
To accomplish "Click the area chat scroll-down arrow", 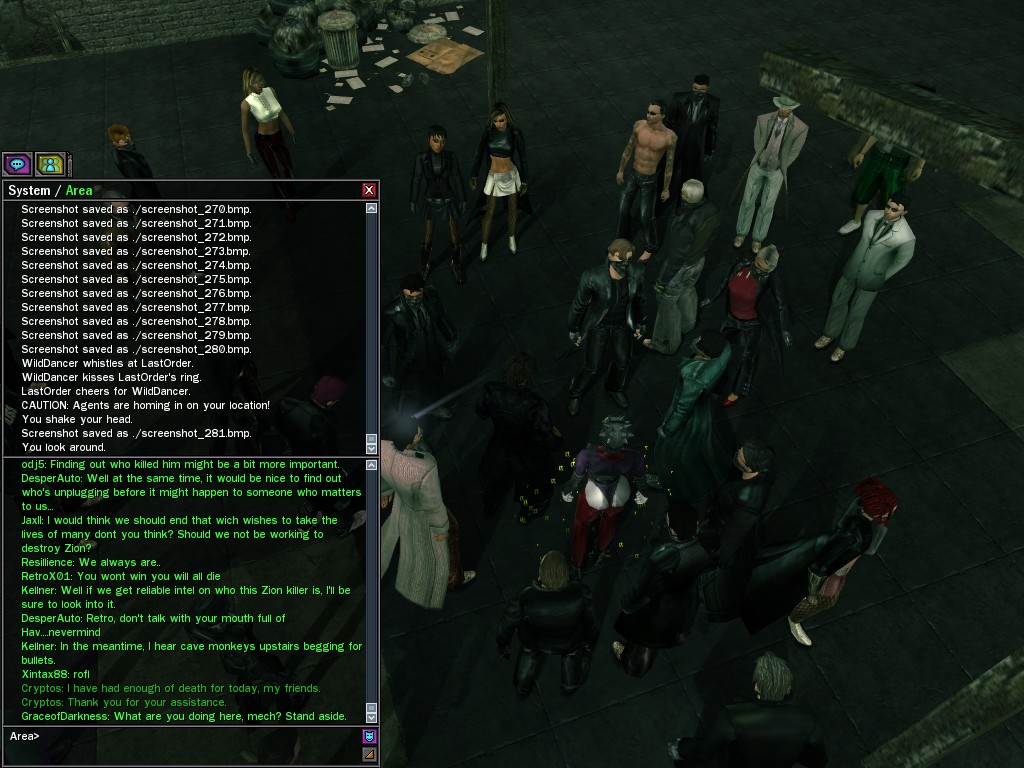I will pos(372,717).
